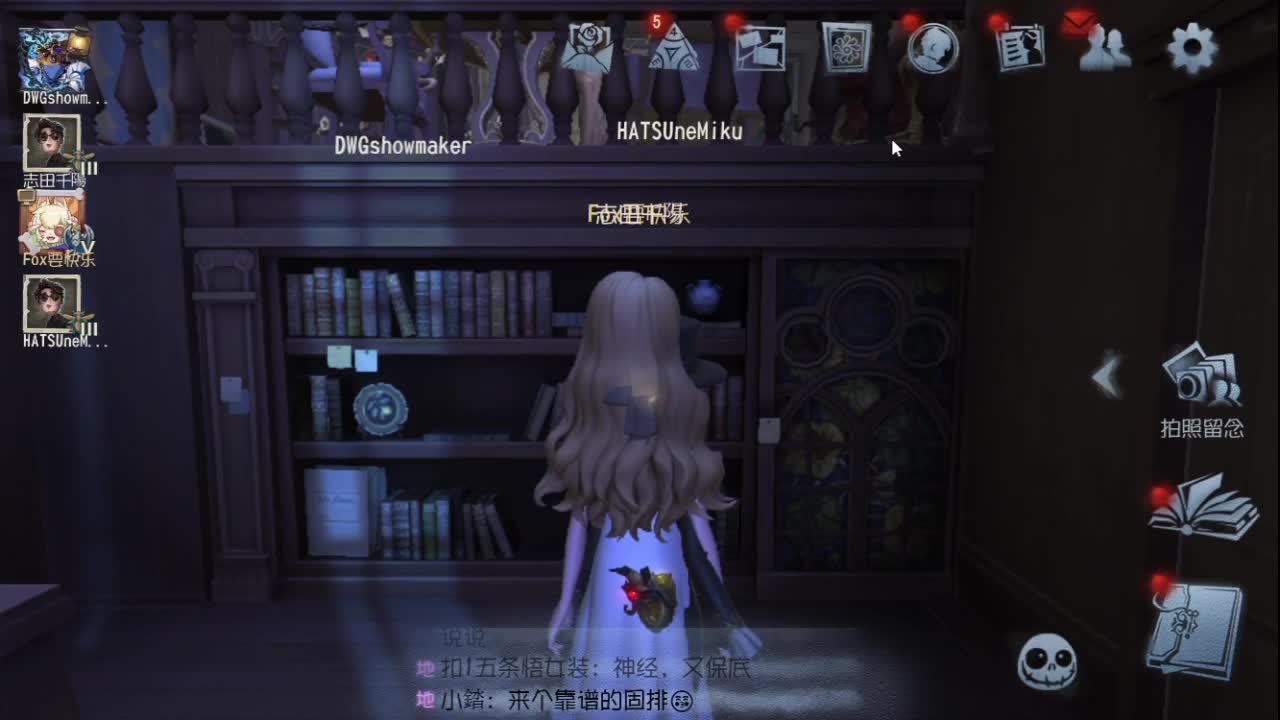
Task: Open the rose letter mail icon
Action: [x=588, y=48]
